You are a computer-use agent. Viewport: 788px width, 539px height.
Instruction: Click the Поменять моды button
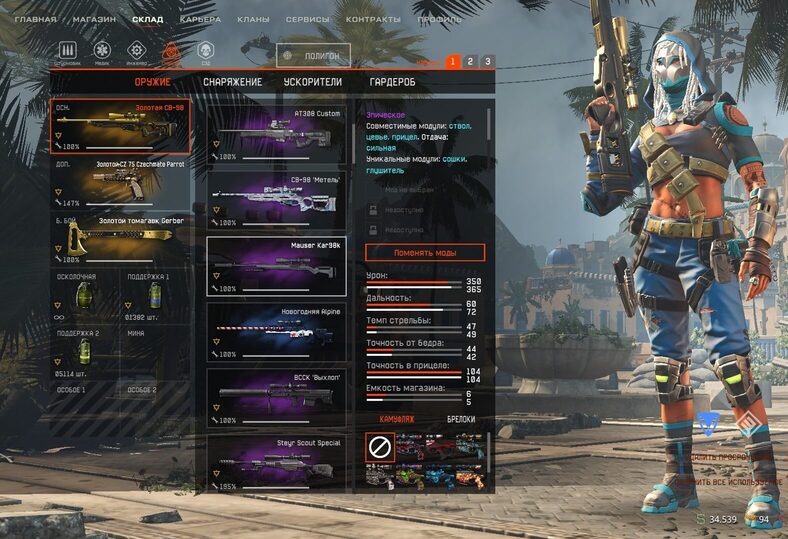point(424,252)
